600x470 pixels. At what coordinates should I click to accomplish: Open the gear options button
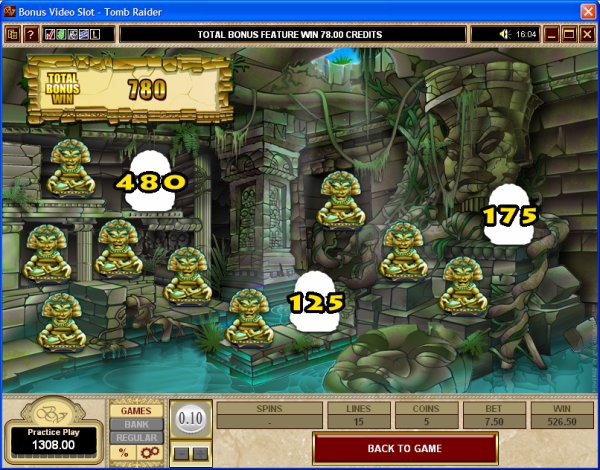point(148,453)
